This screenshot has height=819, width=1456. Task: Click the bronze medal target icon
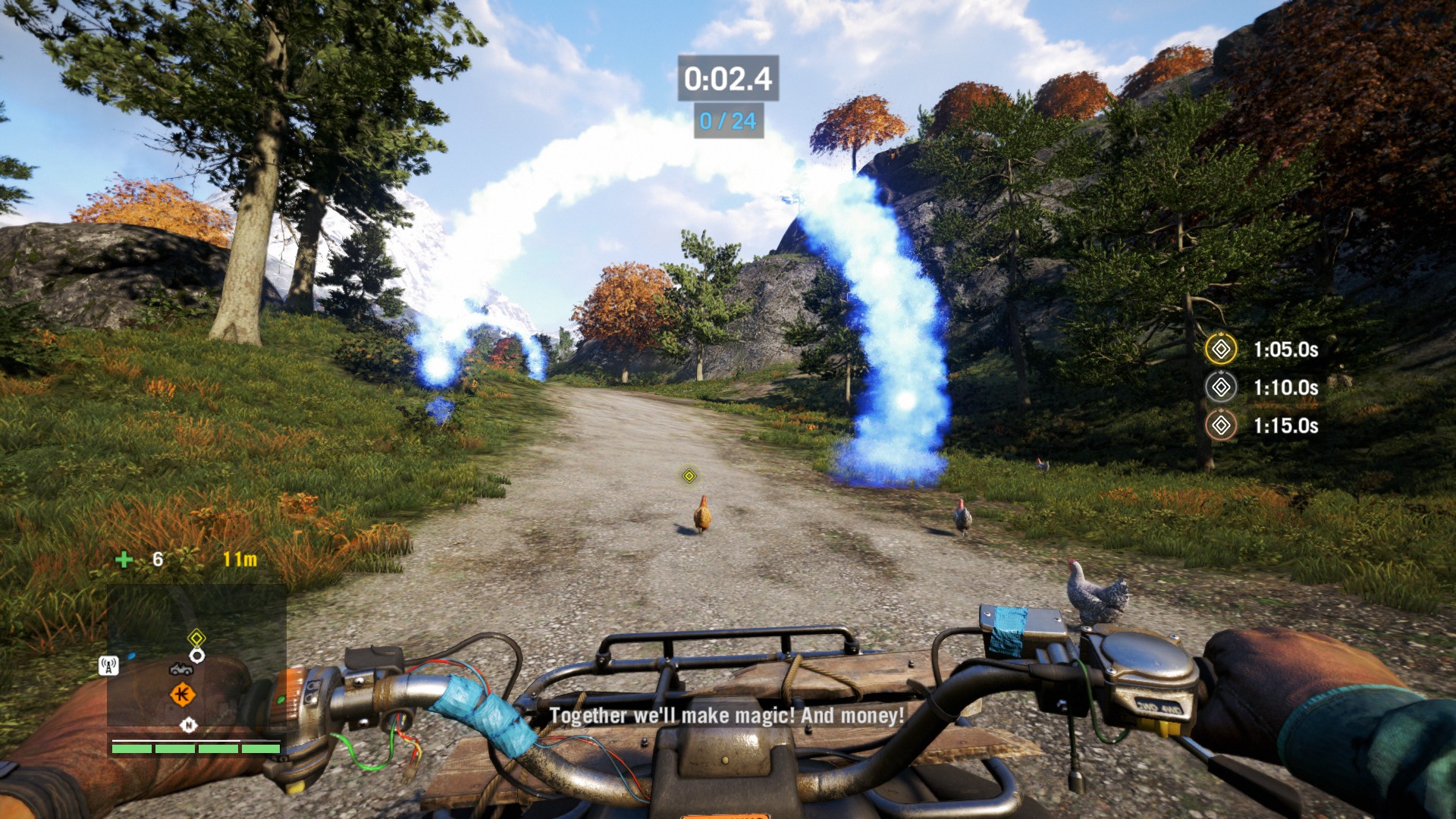(1221, 425)
